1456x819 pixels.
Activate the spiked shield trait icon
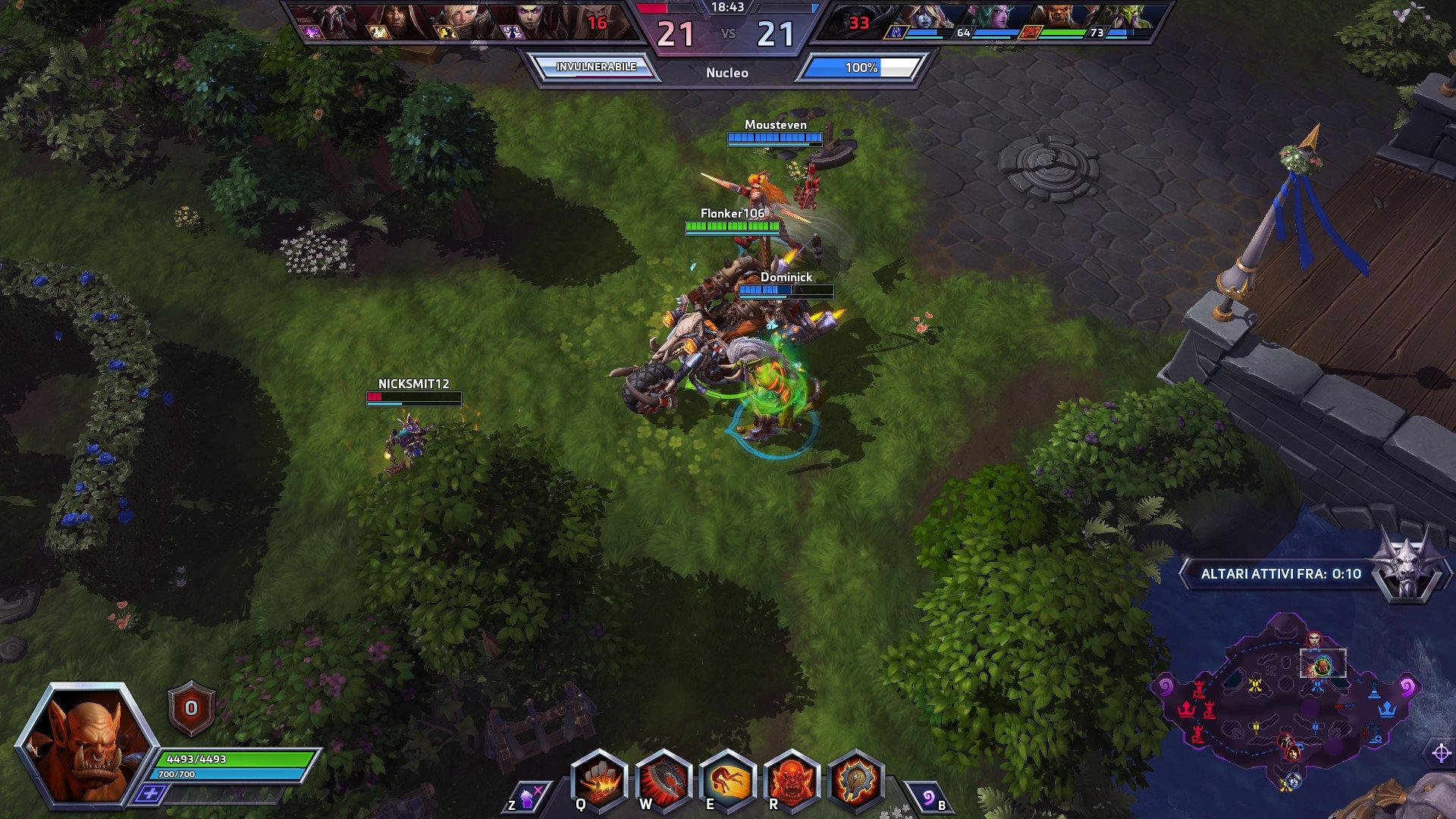856,781
